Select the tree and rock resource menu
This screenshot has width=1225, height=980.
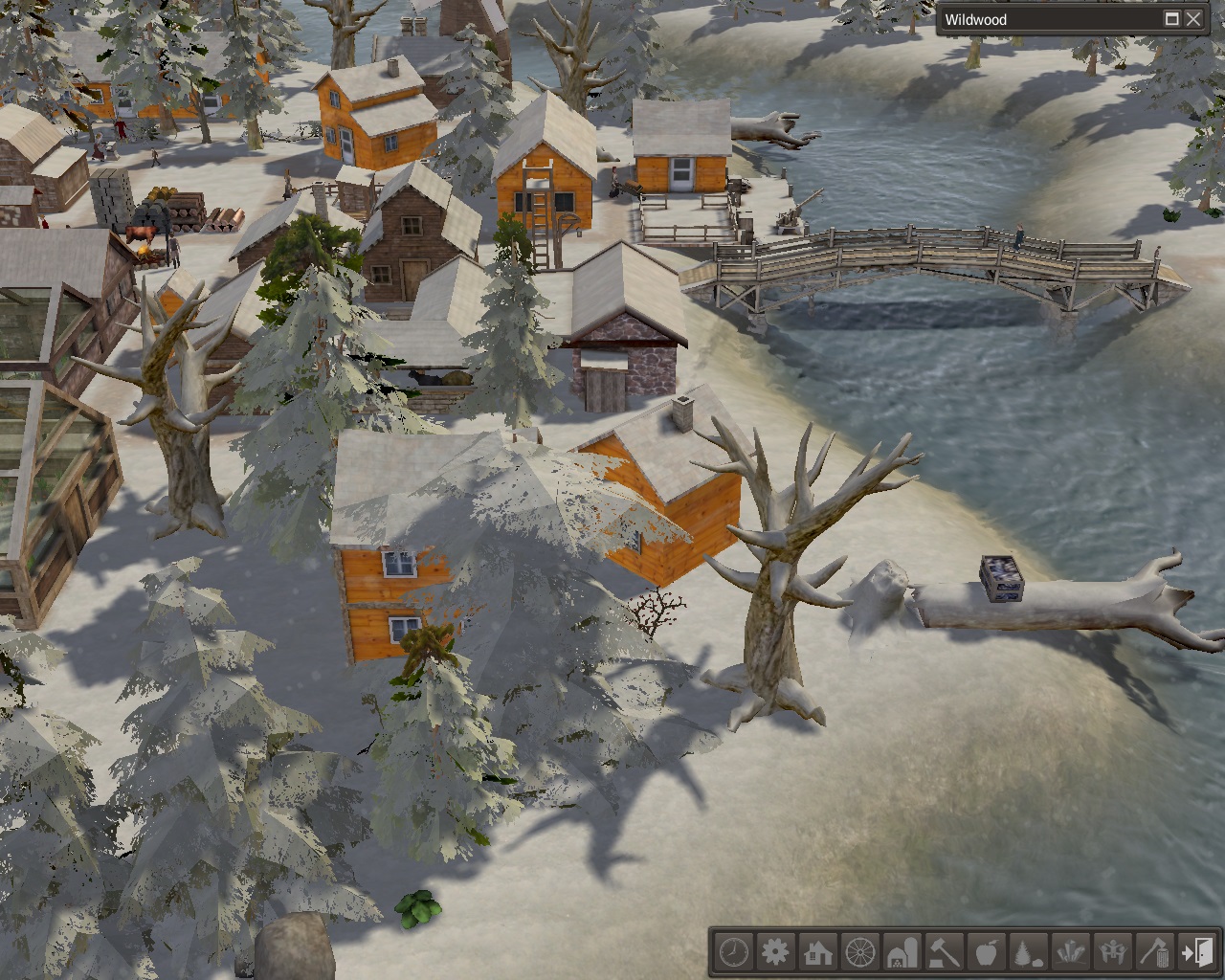1029,952
